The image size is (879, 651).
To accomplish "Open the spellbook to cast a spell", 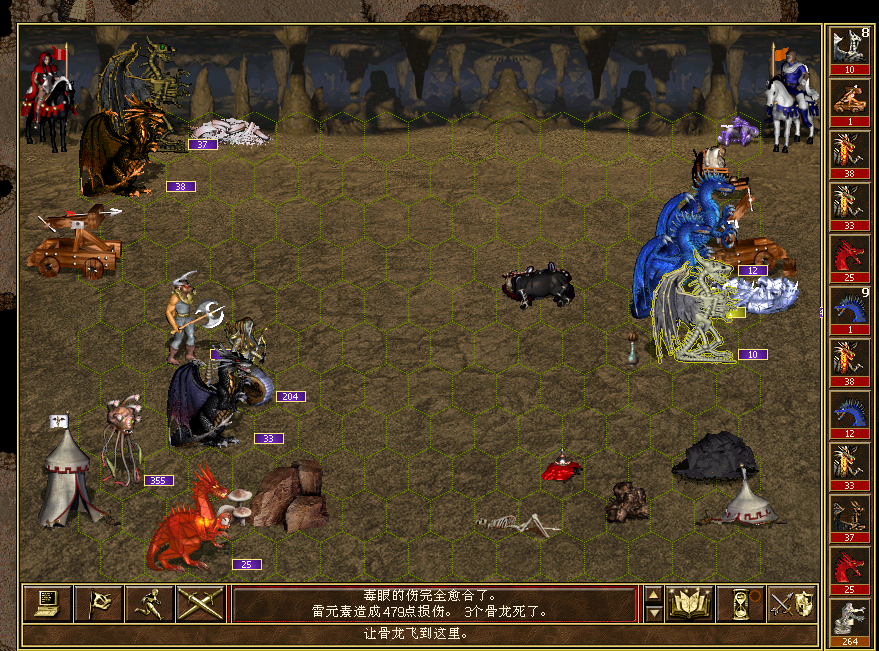I will 690,603.
